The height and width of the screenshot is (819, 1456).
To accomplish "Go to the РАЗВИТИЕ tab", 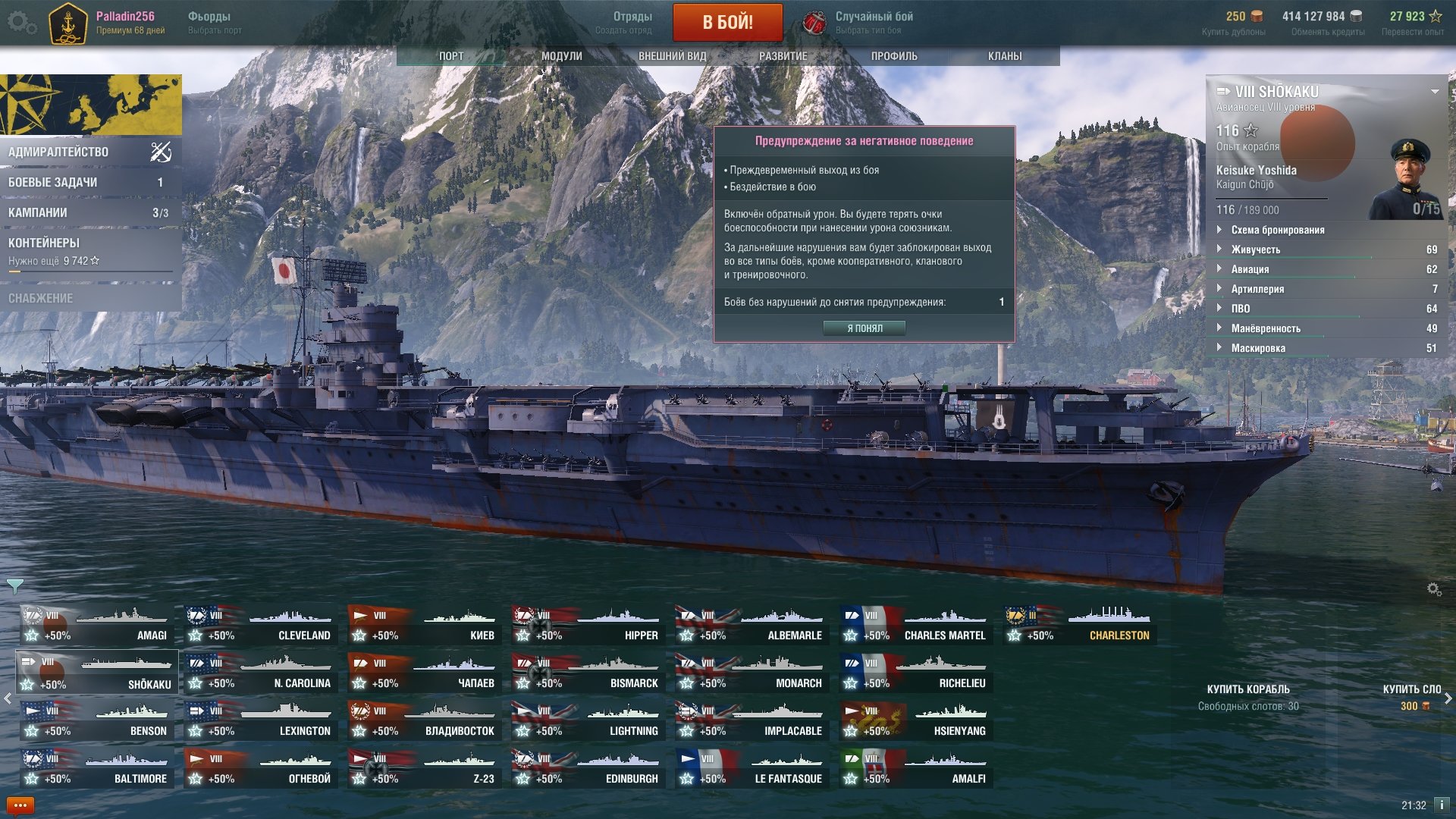I will pyautogui.click(x=783, y=56).
